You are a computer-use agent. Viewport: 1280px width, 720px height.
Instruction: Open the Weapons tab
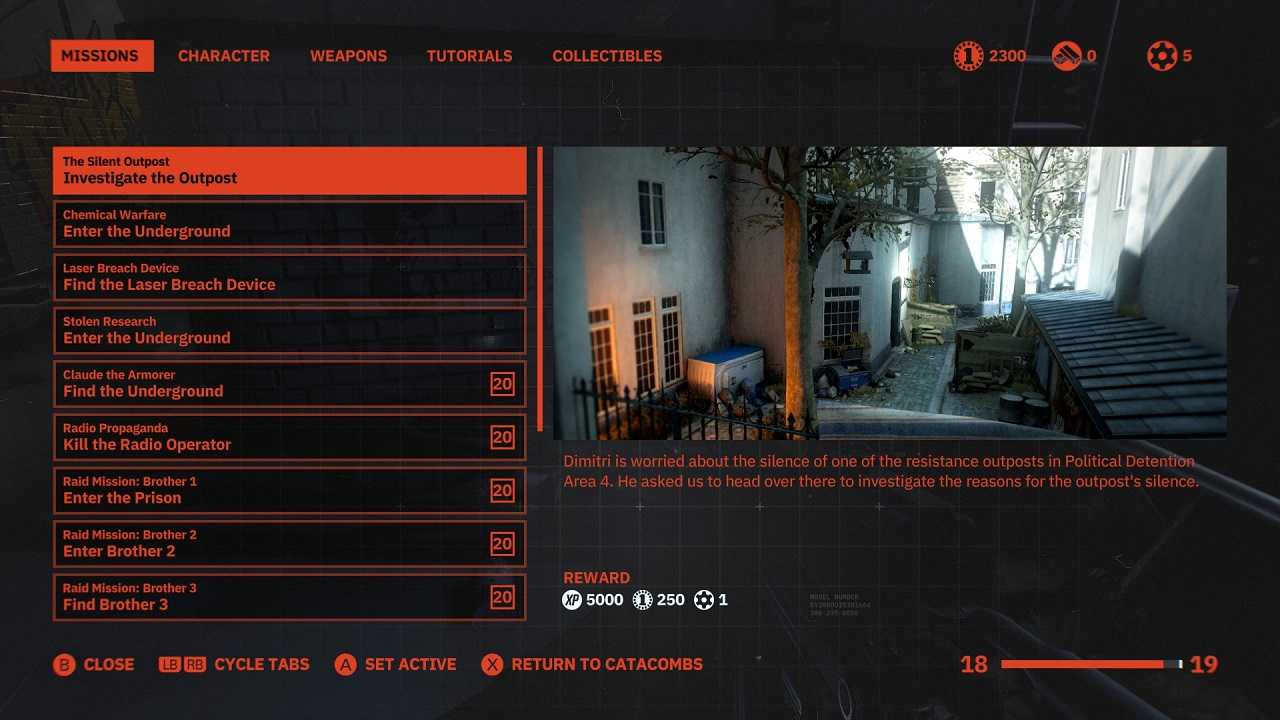(x=348, y=56)
